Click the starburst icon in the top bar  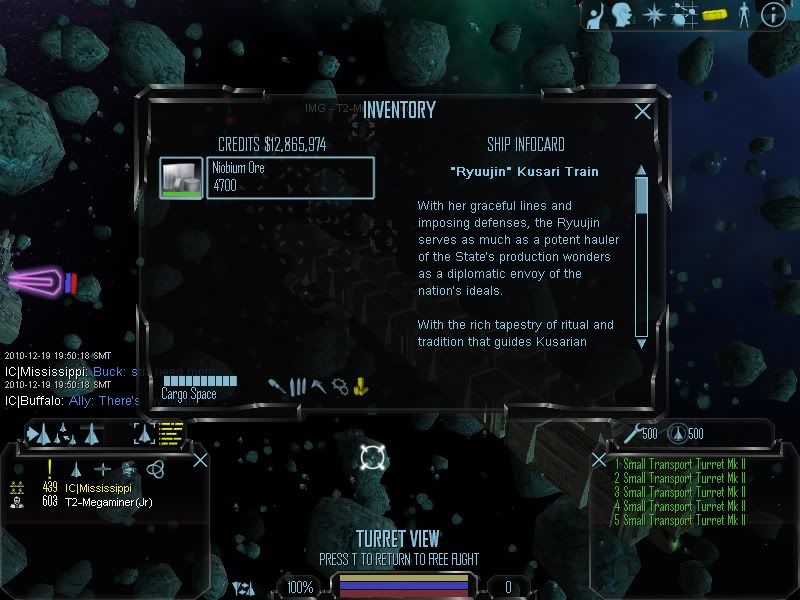(652, 14)
